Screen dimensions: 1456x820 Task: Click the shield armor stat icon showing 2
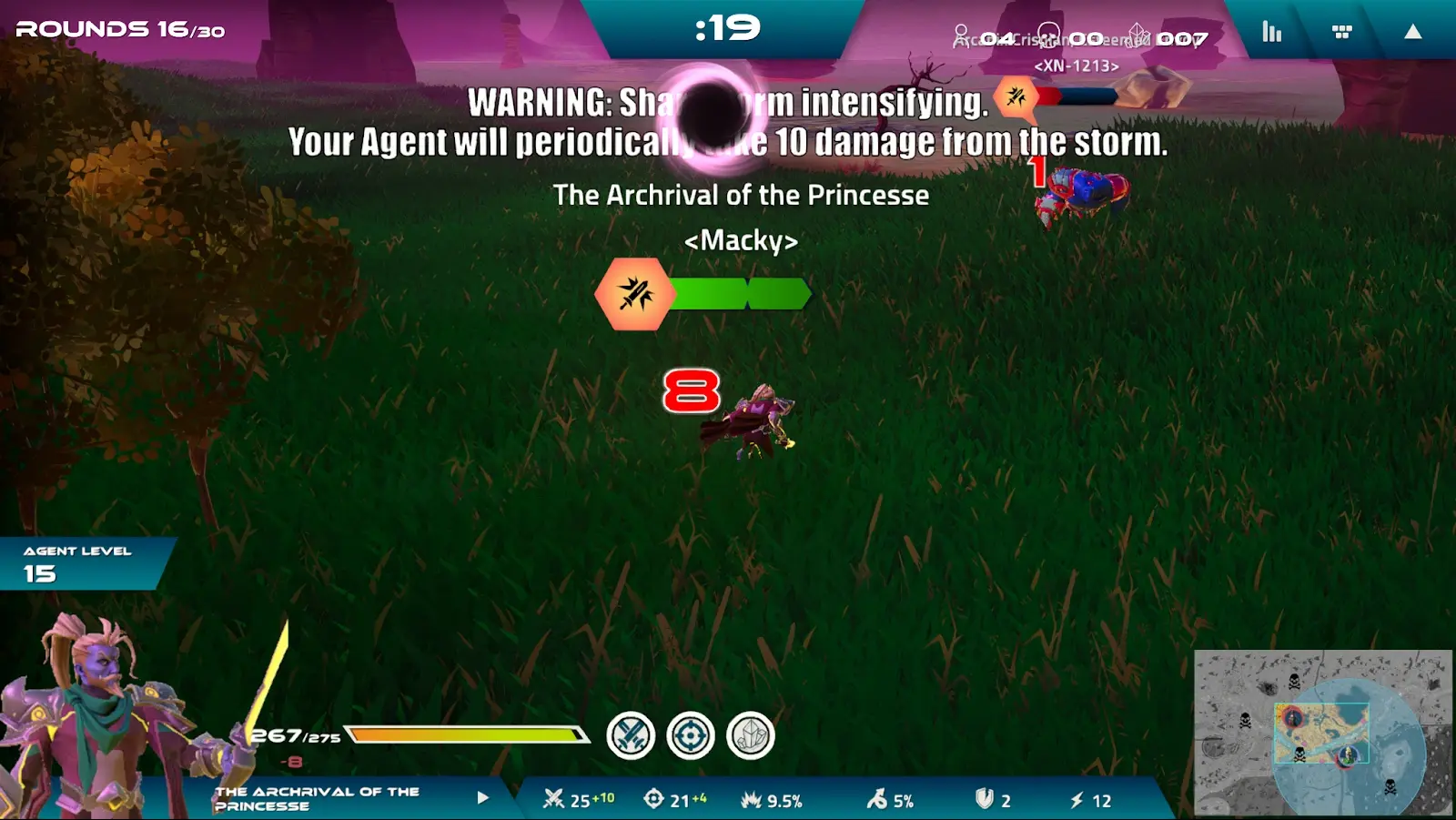point(985,801)
